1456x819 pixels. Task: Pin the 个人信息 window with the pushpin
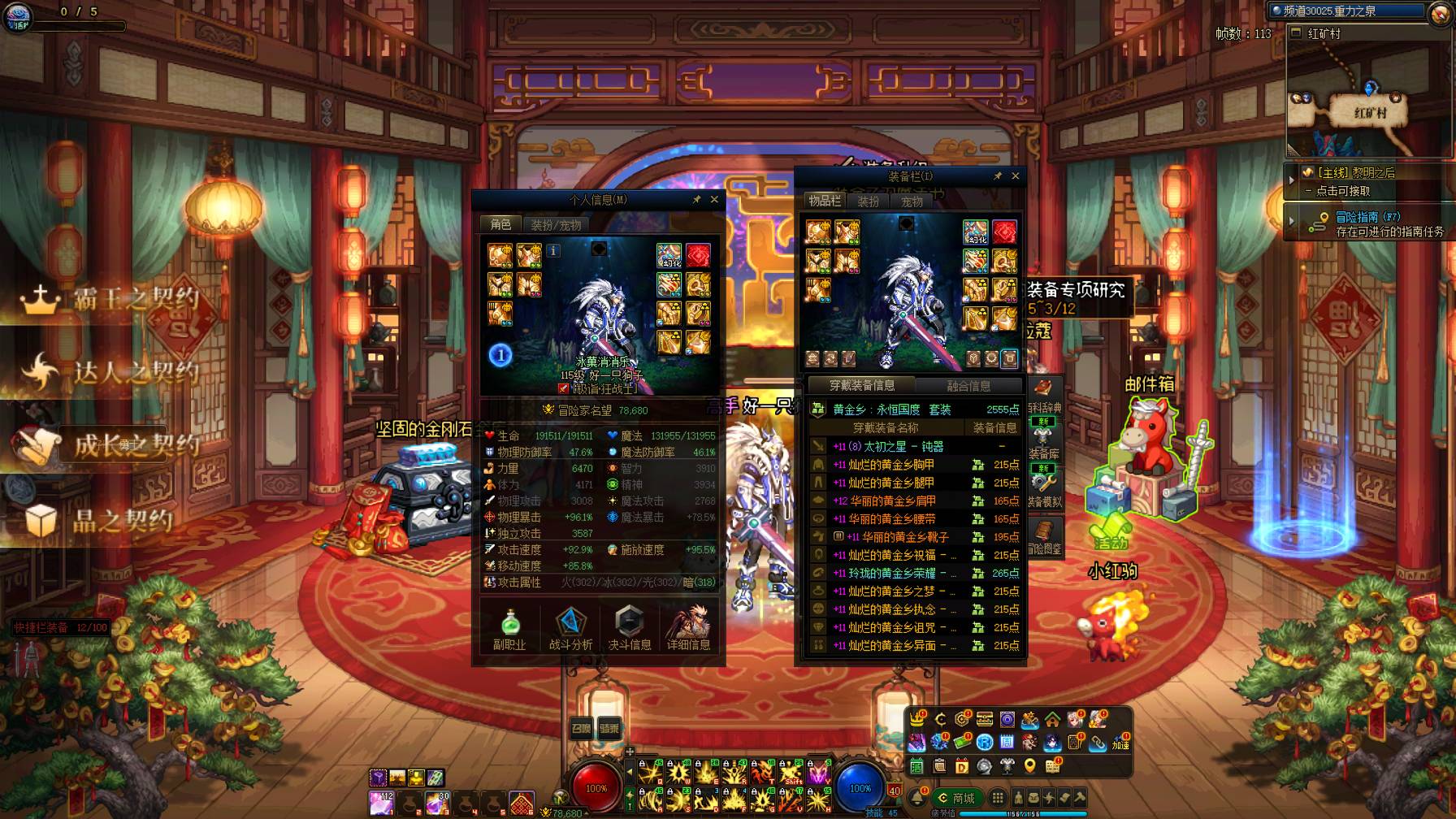696,199
